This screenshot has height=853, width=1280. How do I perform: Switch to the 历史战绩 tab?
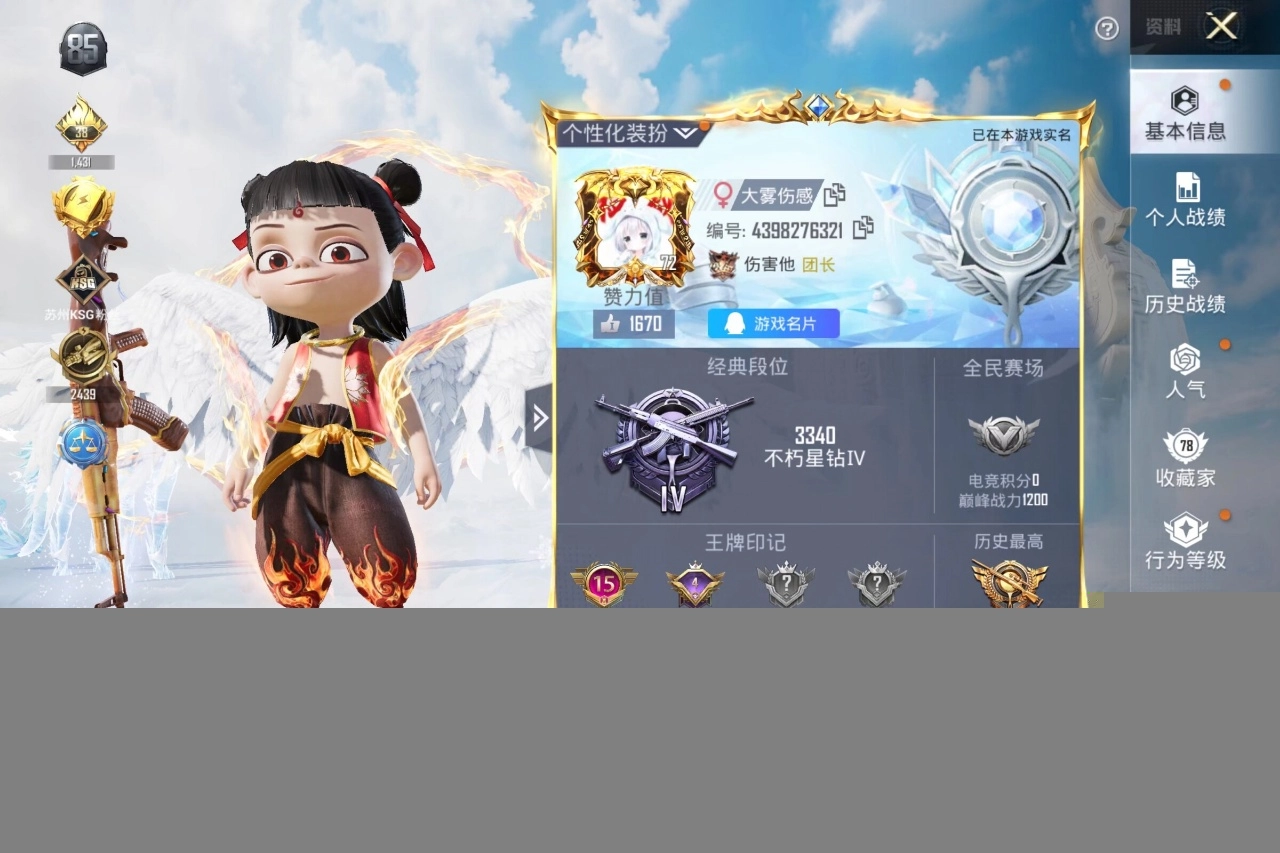click(1186, 284)
